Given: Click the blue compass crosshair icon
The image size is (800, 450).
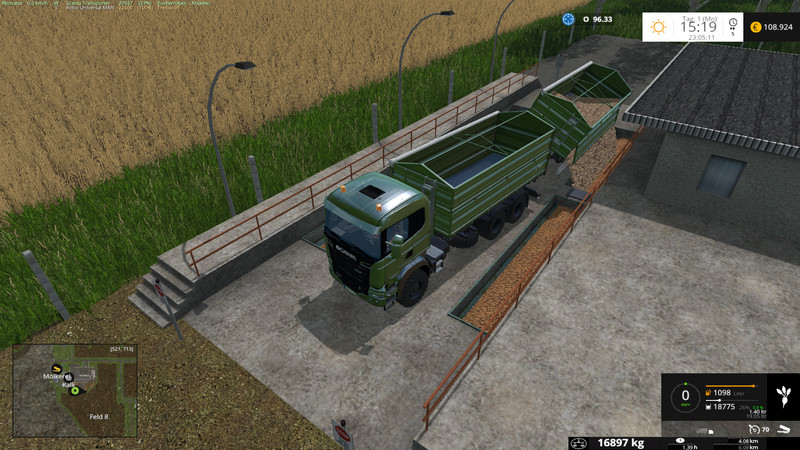Looking at the screenshot, I should [x=568, y=18].
